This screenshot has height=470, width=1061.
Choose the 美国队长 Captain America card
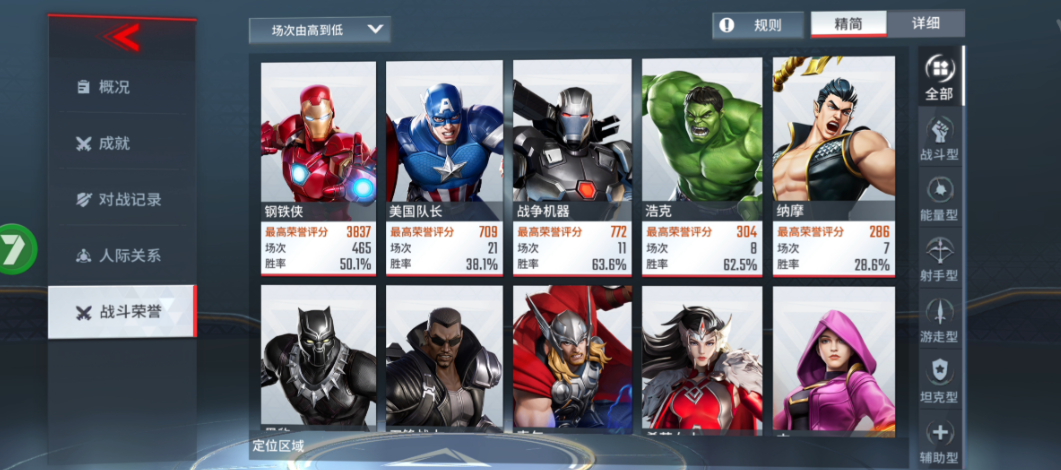click(443, 167)
